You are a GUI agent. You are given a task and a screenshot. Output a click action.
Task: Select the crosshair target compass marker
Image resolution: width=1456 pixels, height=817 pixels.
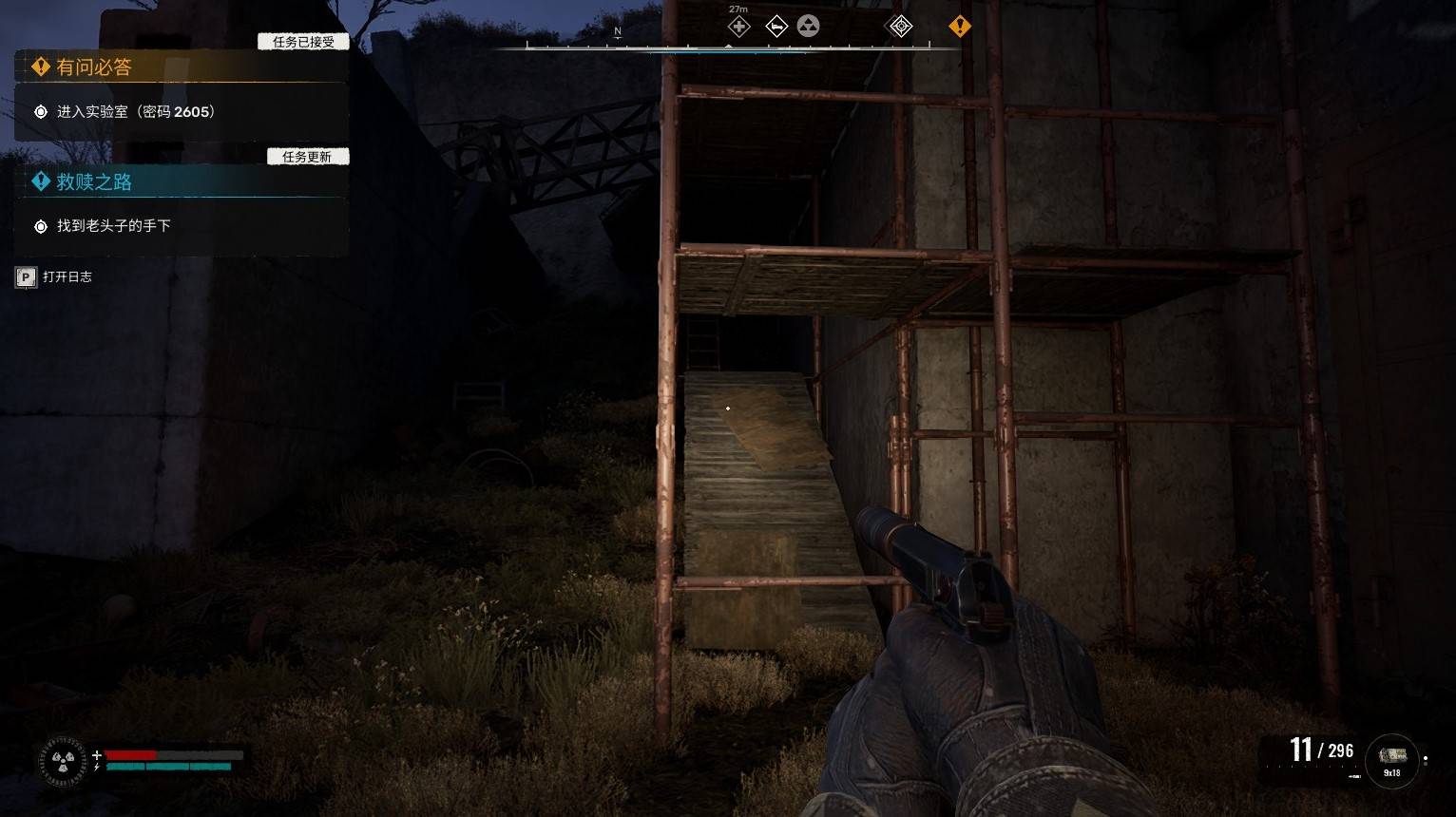pos(899,27)
